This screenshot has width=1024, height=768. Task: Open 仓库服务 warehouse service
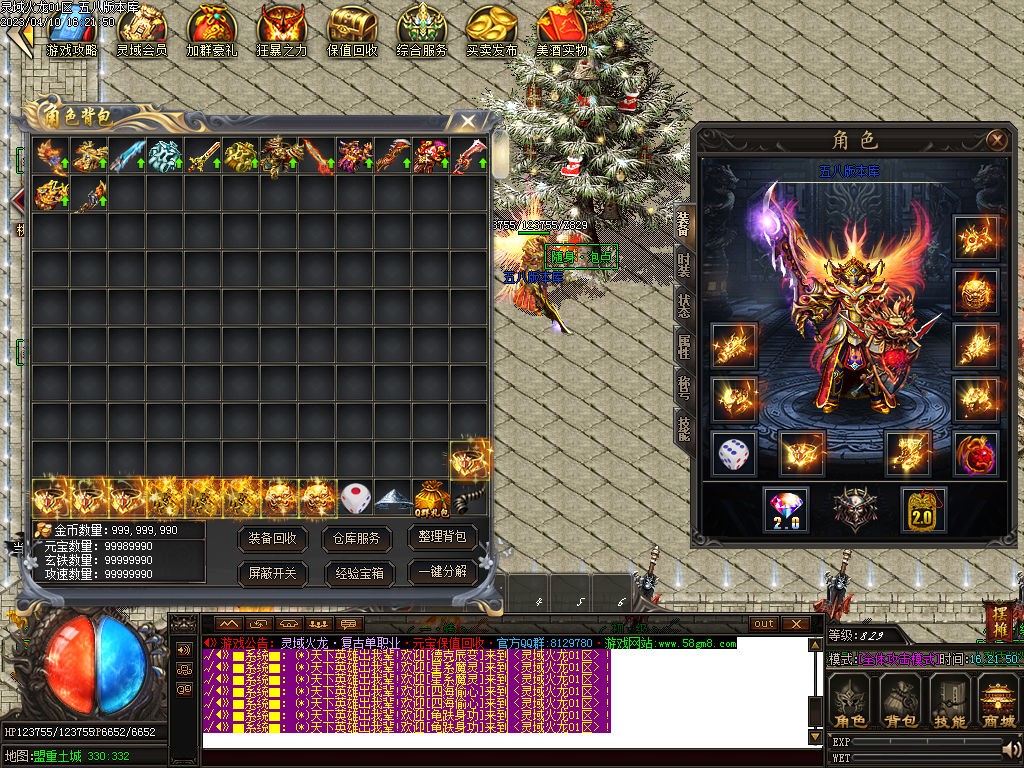(357, 538)
